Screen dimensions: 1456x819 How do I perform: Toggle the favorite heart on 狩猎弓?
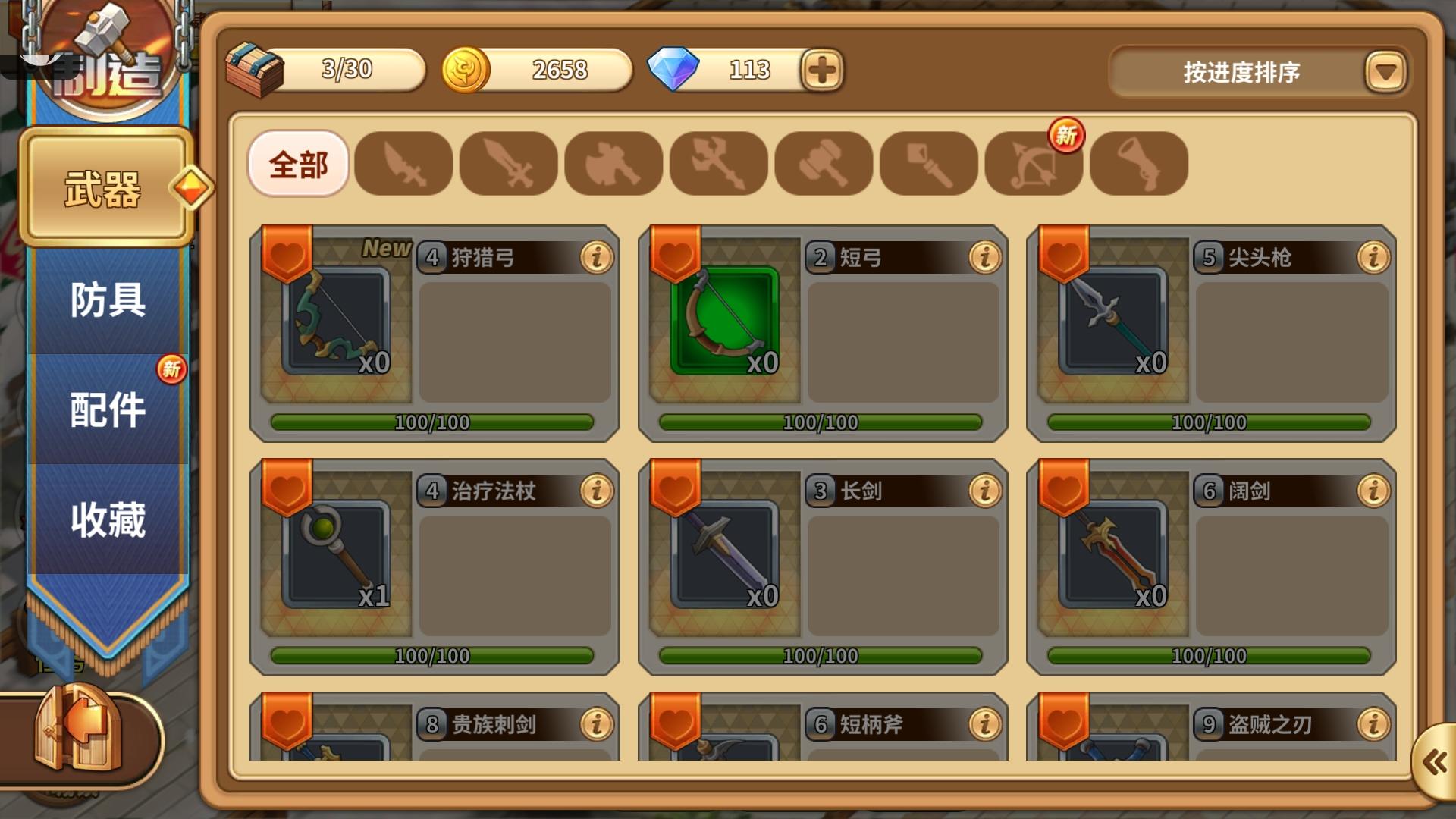287,256
